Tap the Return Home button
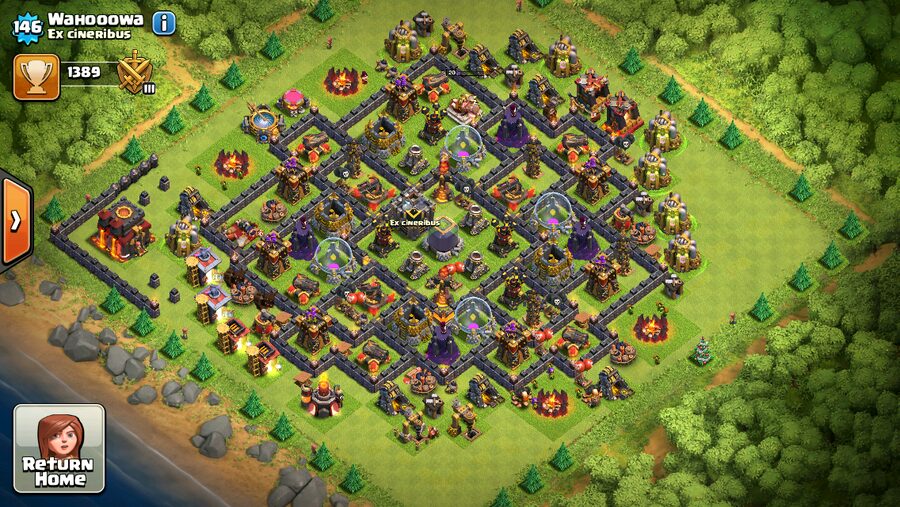Viewport: 900px width, 507px height. tap(58, 448)
